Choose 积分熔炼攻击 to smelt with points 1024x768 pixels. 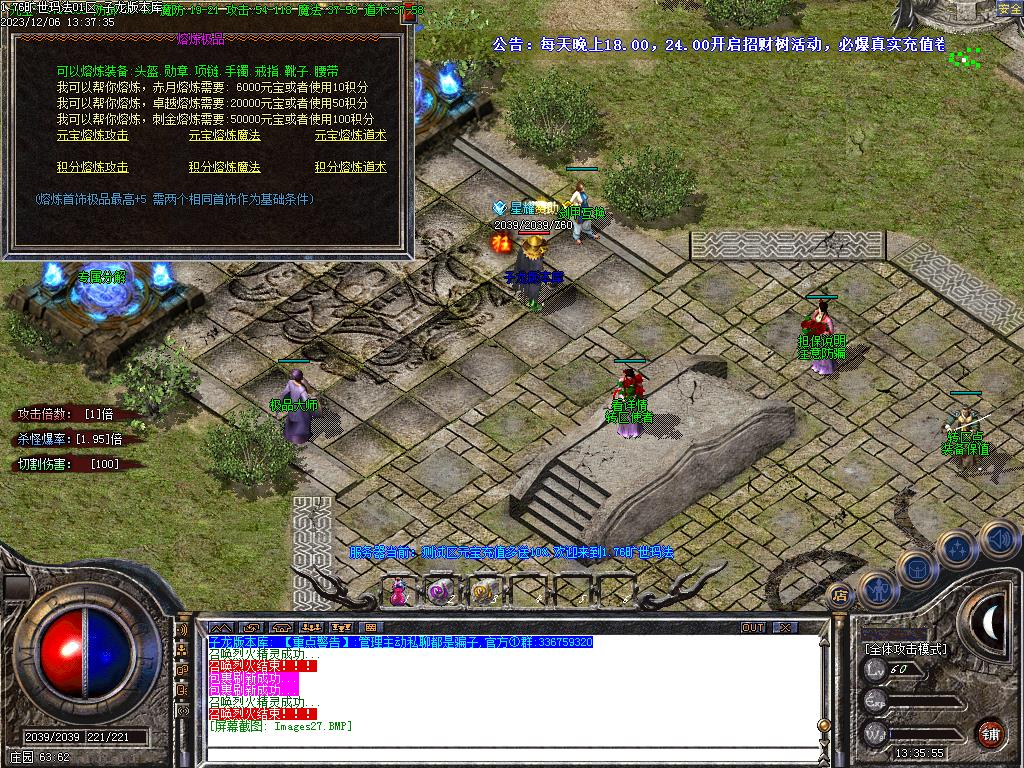tap(92, 167)
